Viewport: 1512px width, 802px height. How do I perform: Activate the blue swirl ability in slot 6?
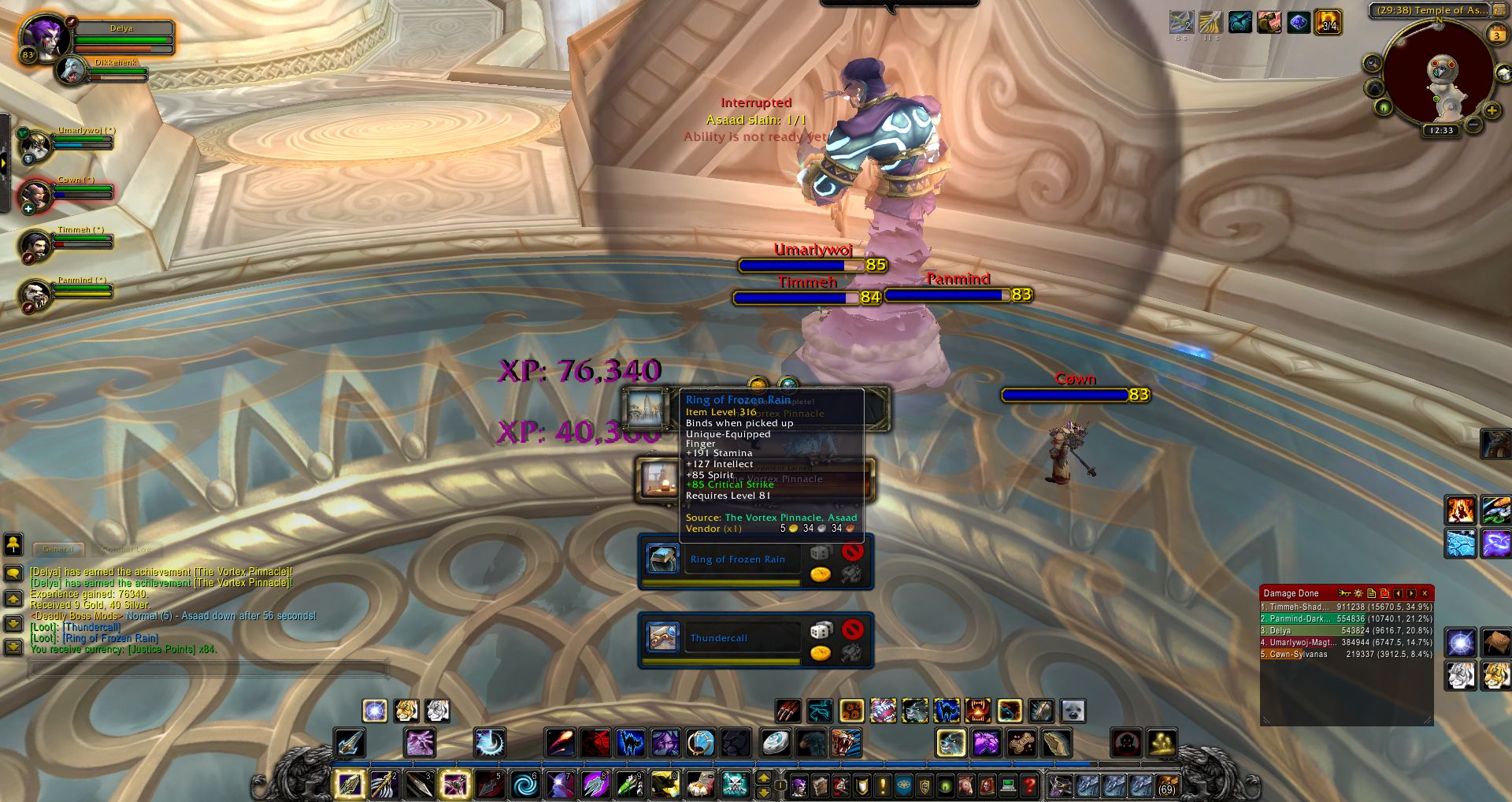pyautogui.click(x=524, y=785)
